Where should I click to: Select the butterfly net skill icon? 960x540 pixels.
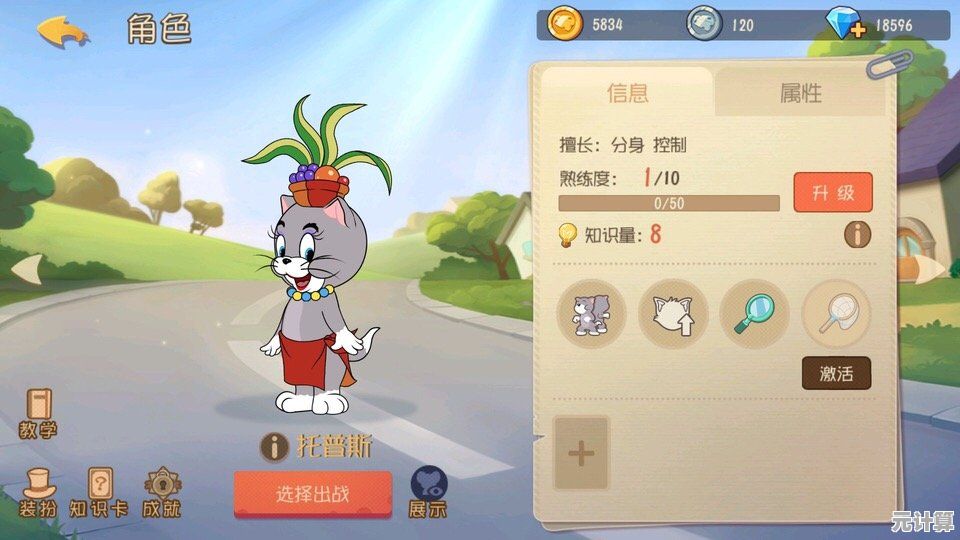[836, 314]
